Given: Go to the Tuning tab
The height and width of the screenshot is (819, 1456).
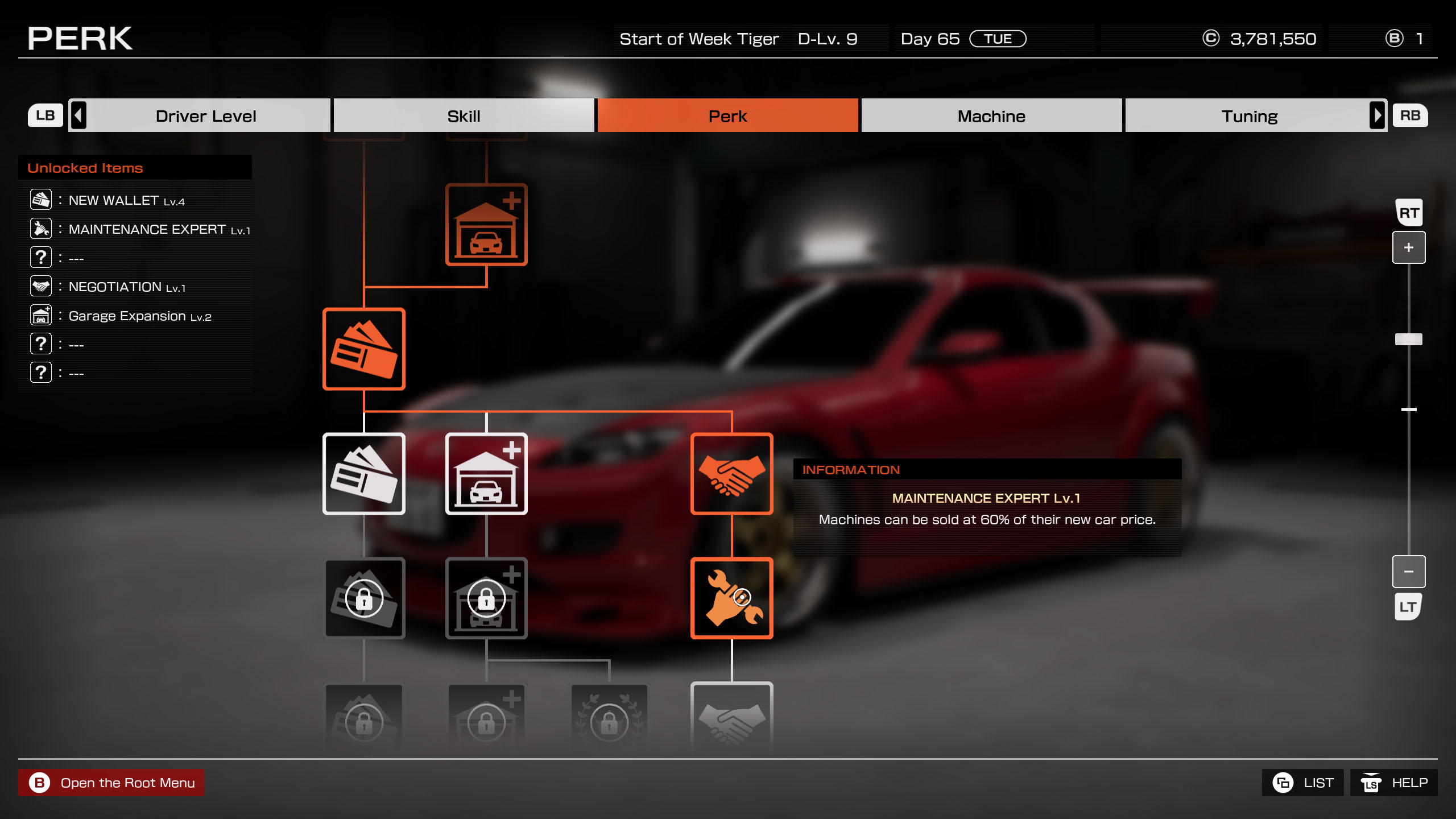Looking at the screenshot, I should (x=1249, y=116).
